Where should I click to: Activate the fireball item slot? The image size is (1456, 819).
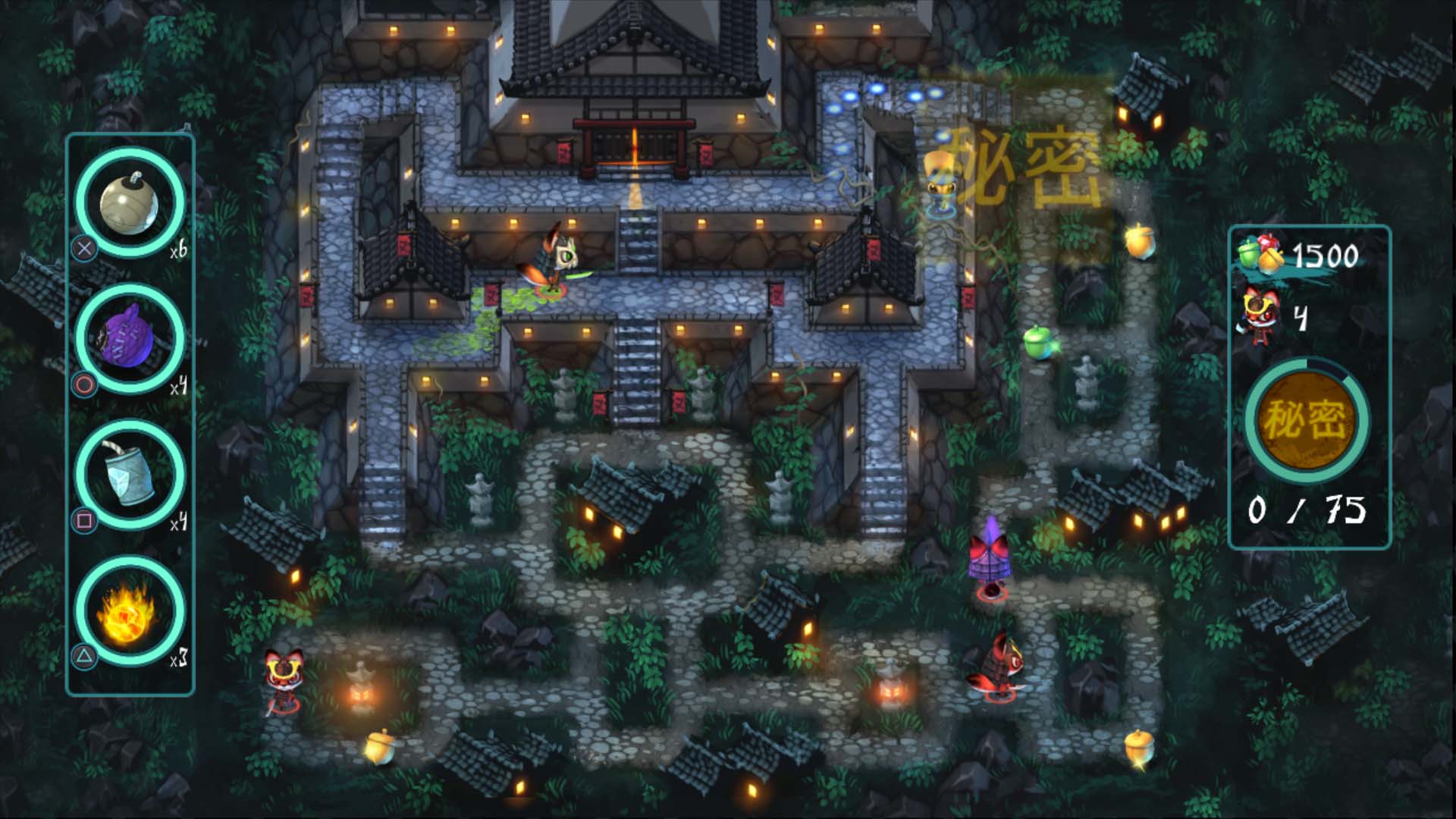point(130,610)
